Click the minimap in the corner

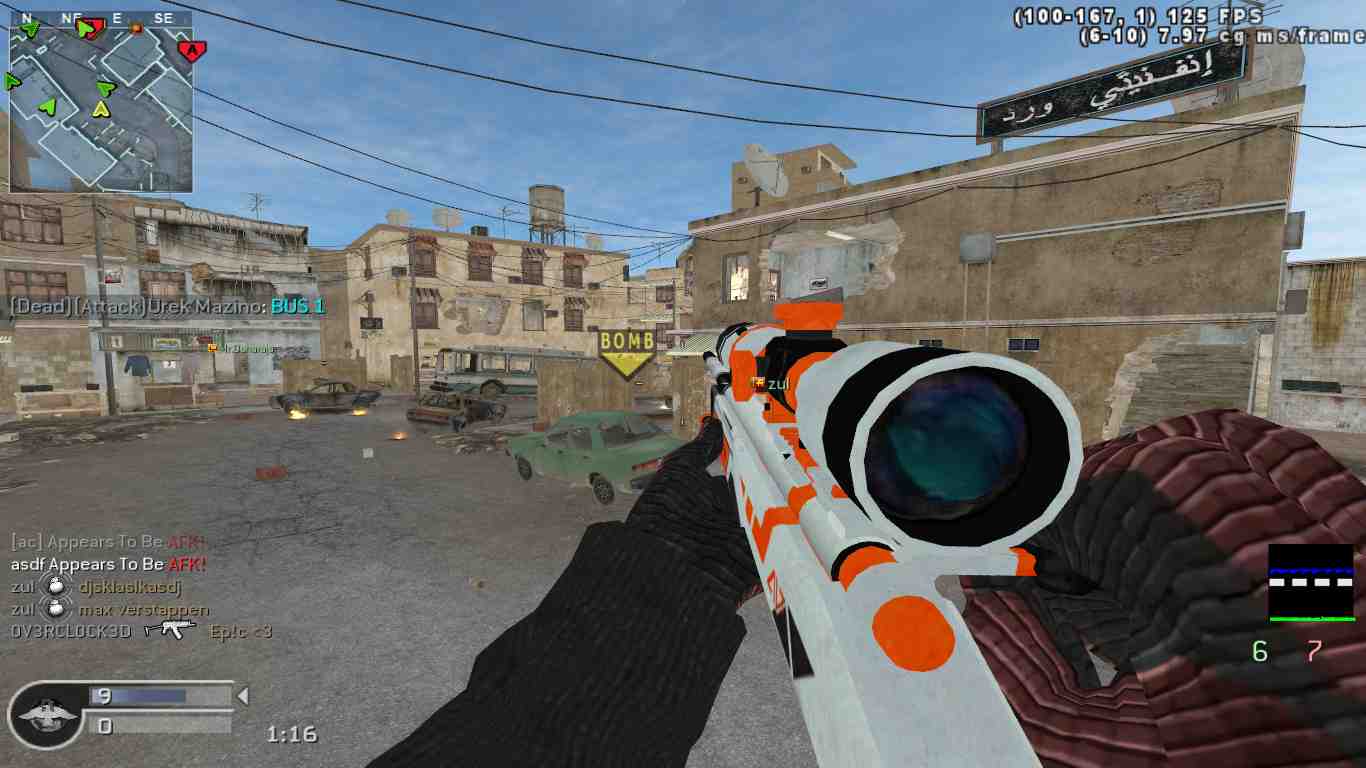[101, 102]
